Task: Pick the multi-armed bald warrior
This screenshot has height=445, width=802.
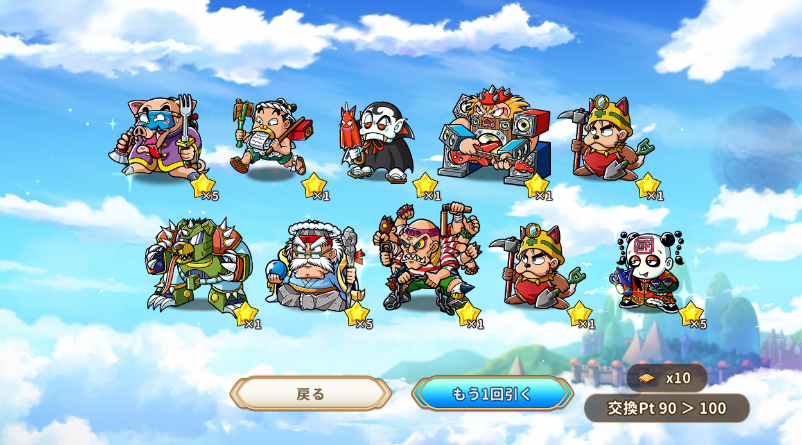Action: 424,260
